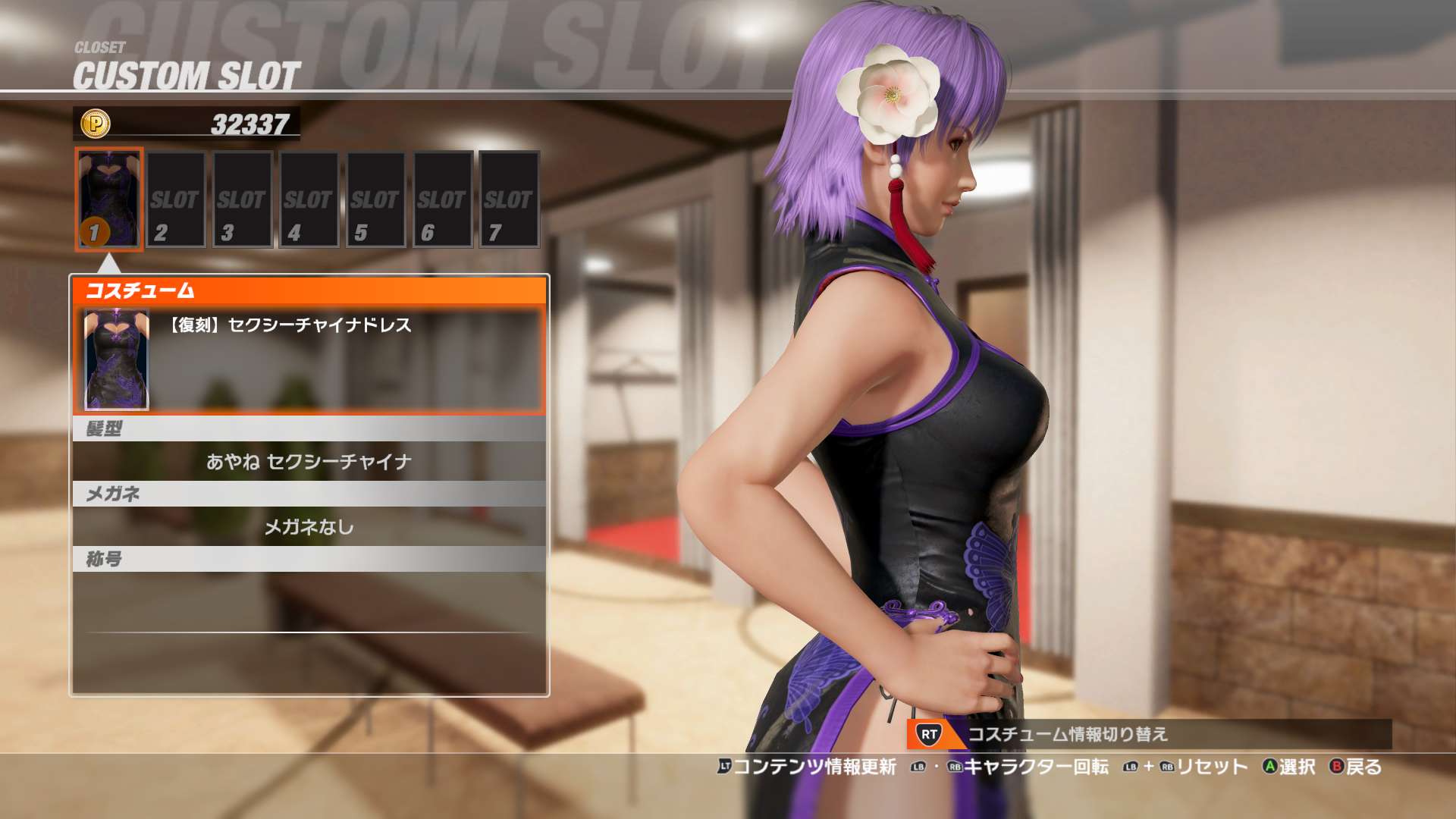The width and height of the screenshot is (1456, 819).
Task: Choose empty Slot 2
Action: click(175, 199)
